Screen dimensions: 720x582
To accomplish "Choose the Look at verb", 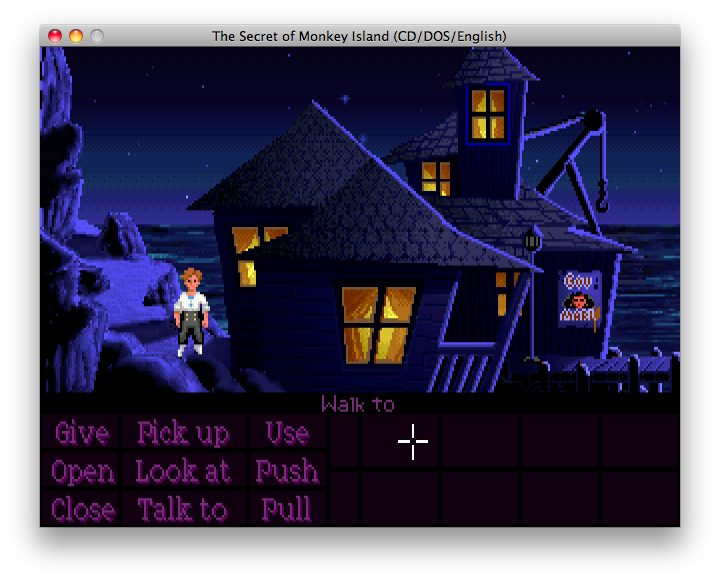I will point(183,471).
